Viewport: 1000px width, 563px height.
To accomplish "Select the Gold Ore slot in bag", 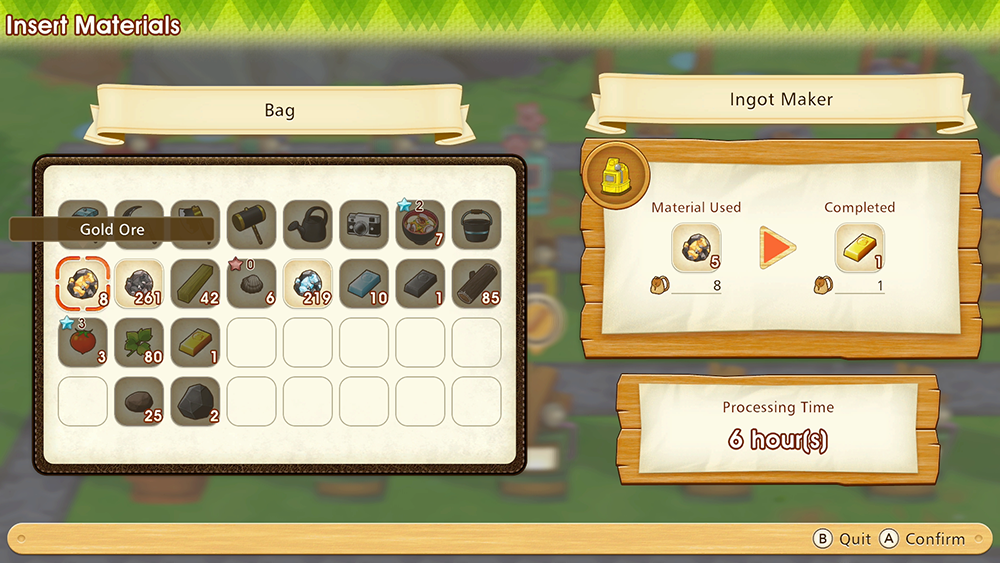I will pyautogui.click(x=83, y=284).
